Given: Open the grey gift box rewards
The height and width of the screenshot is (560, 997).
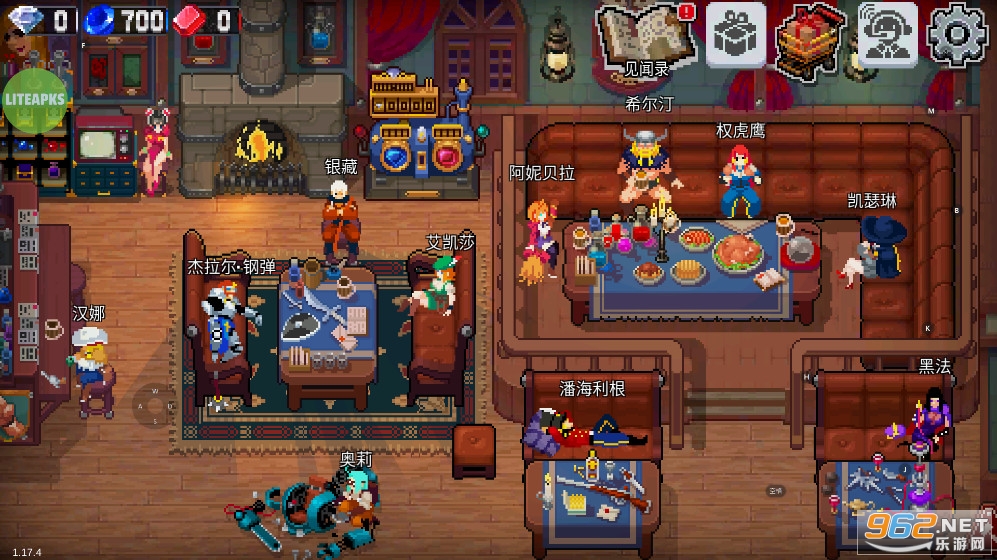Looking at the screenshot, I should (x=736, y=35).
